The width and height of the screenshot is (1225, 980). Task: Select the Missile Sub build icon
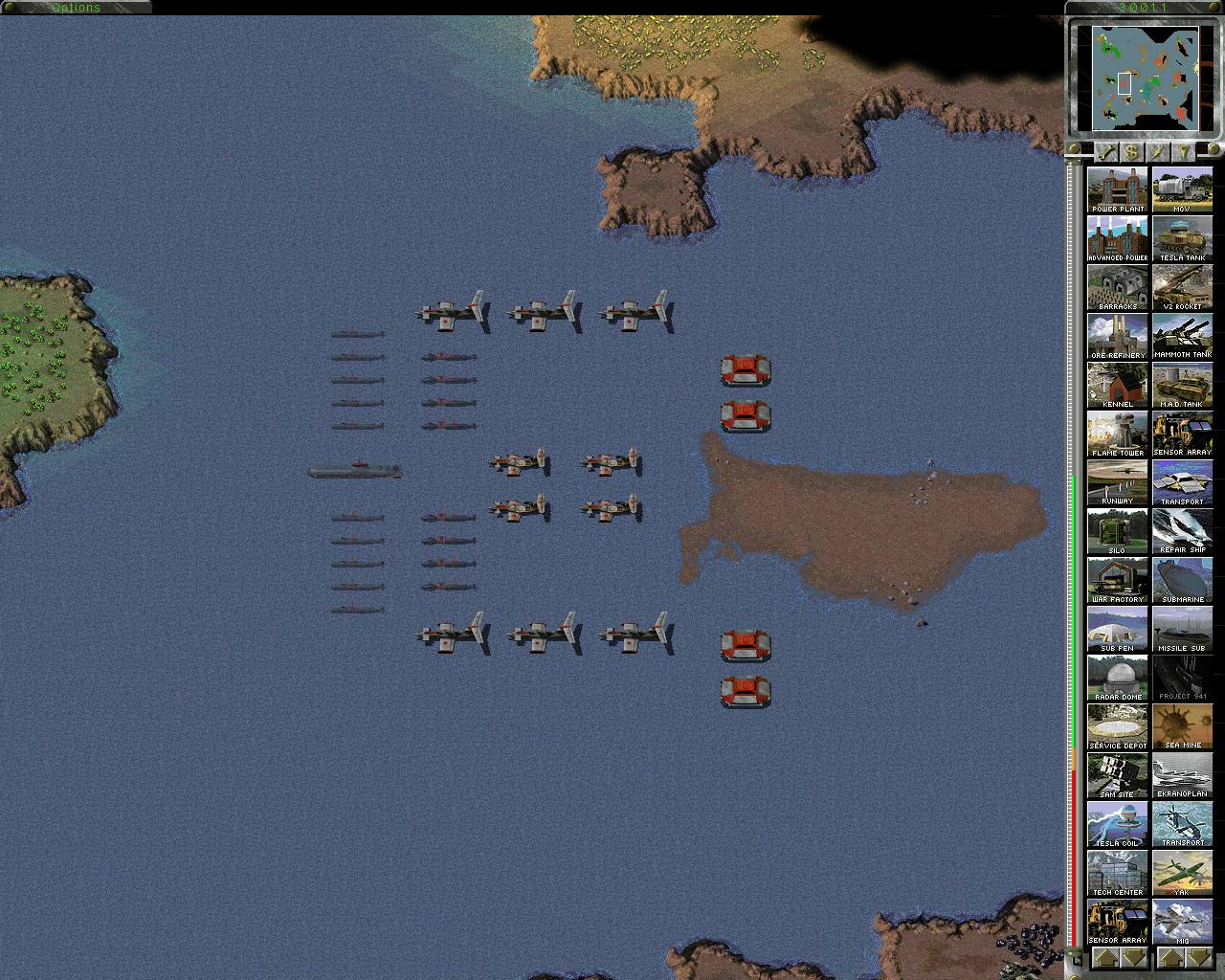coord(1183,627)
